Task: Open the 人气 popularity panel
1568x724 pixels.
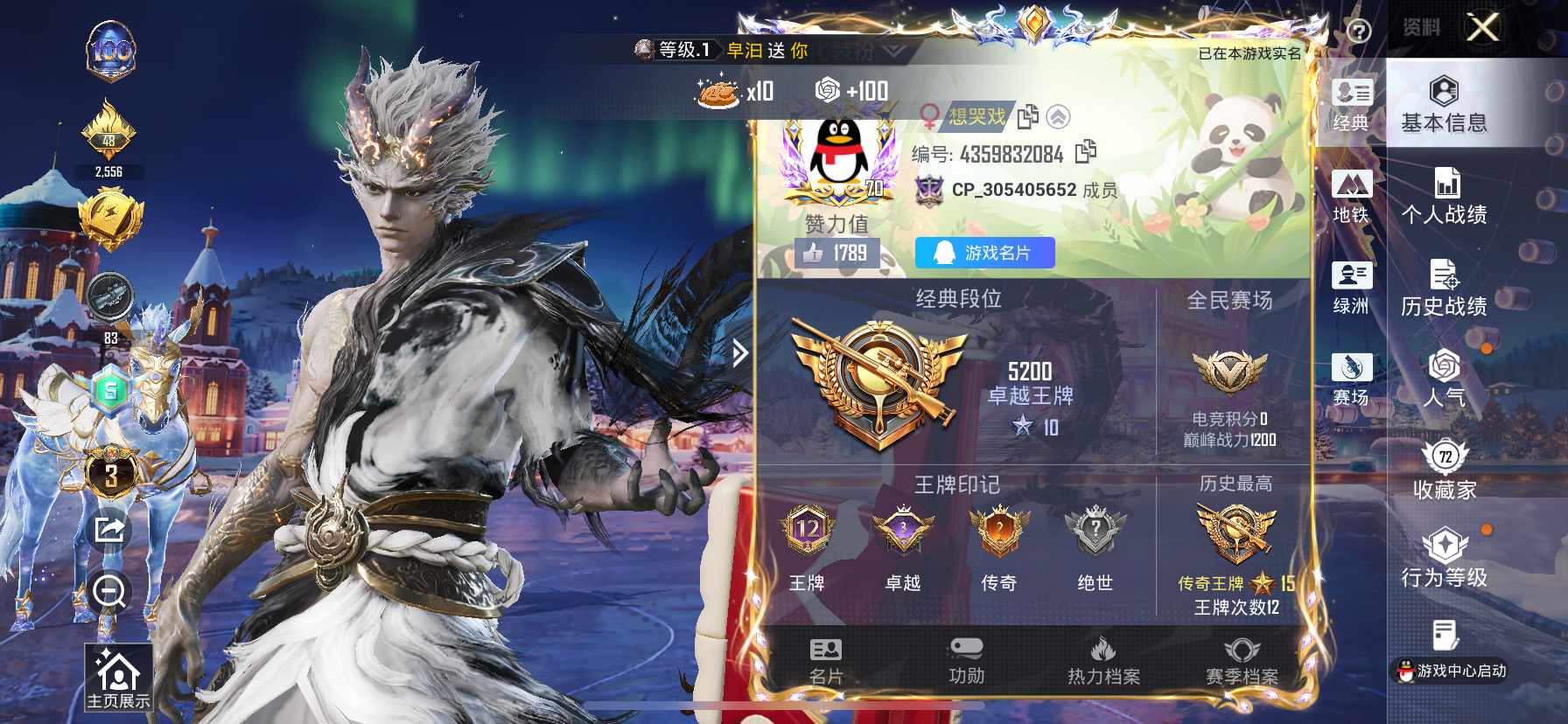Action: point(1445,385)
